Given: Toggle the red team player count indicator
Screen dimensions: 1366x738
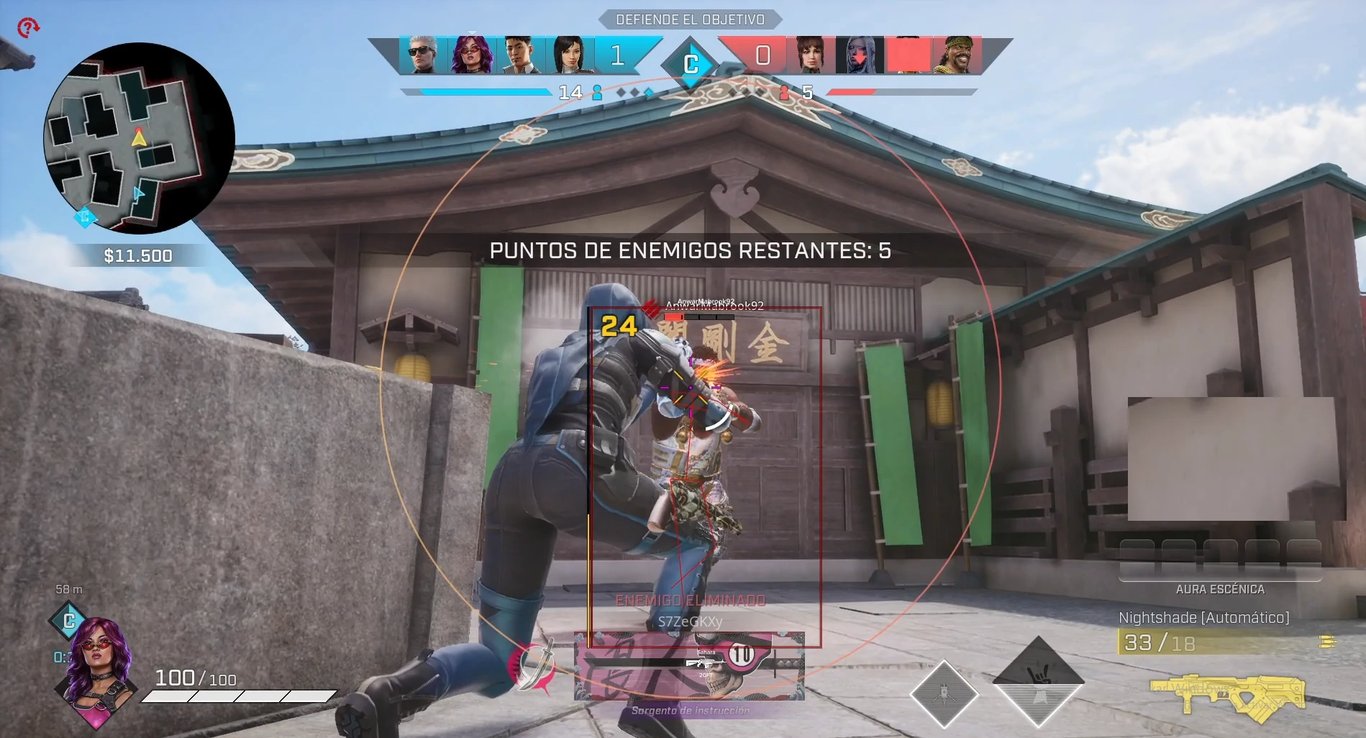Looking at the screenshot, I should click(795, 90).
